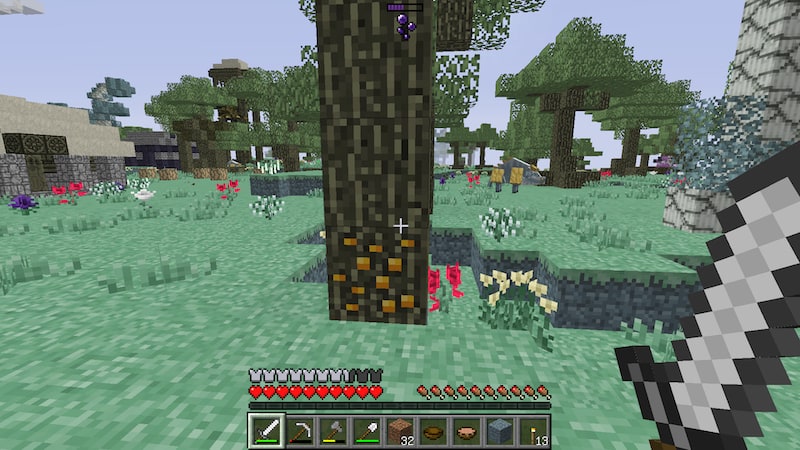Pick the stack of 32 wood planks

400,431
